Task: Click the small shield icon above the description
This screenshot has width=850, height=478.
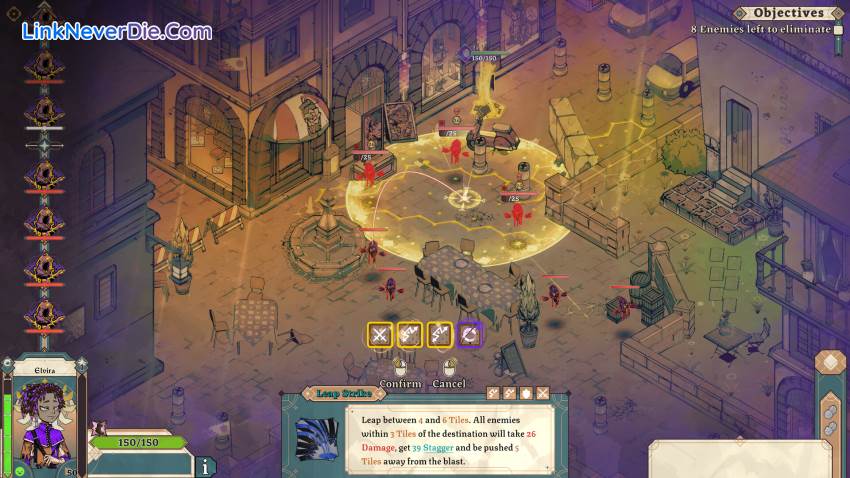Action: [526, 394]
